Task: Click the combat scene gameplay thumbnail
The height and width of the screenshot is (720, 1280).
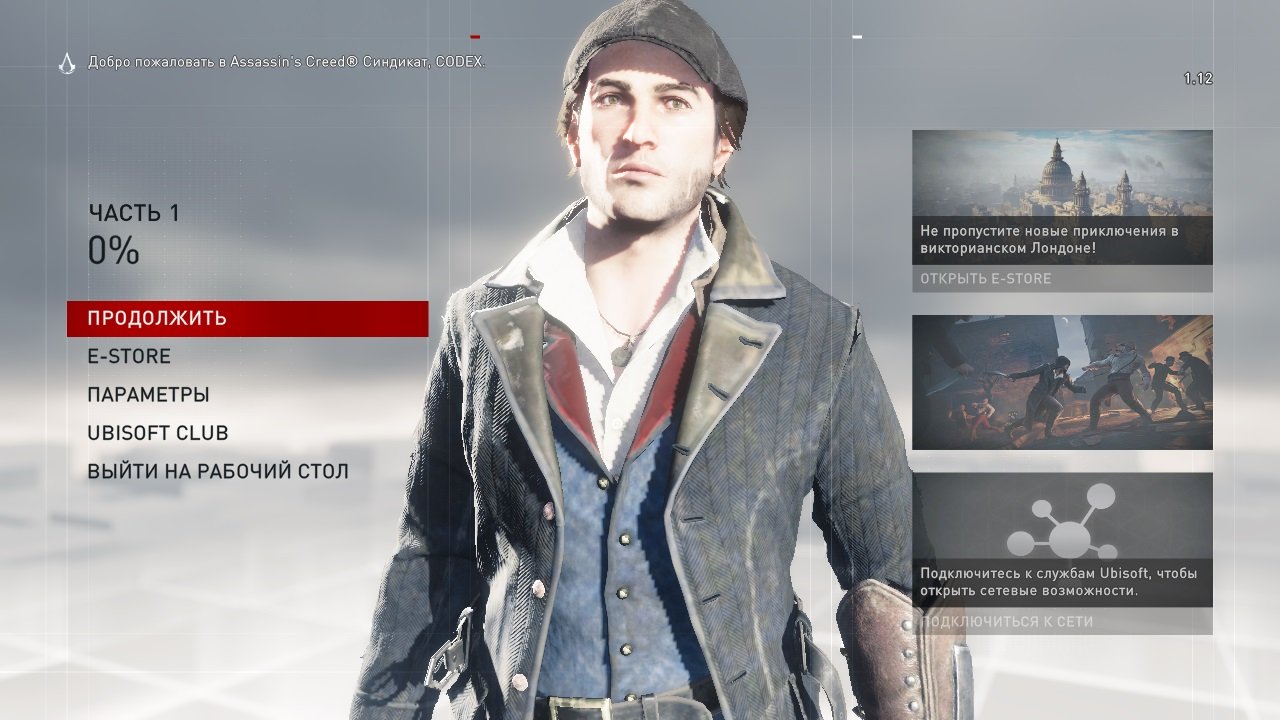Action: tap(1062, 381)
